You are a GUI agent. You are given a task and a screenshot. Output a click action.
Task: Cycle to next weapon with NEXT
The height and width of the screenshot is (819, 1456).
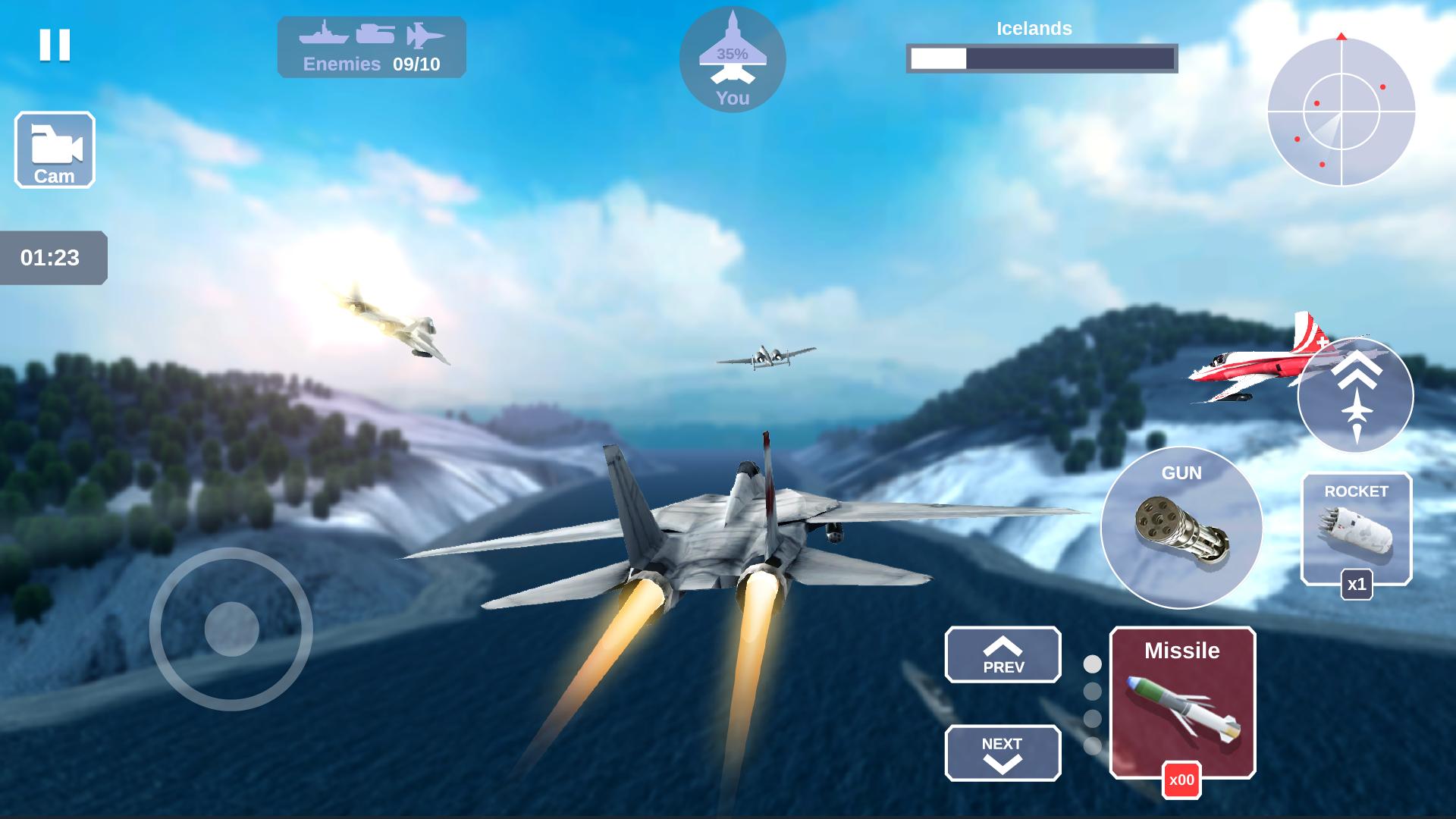(x=1003, y=754)
